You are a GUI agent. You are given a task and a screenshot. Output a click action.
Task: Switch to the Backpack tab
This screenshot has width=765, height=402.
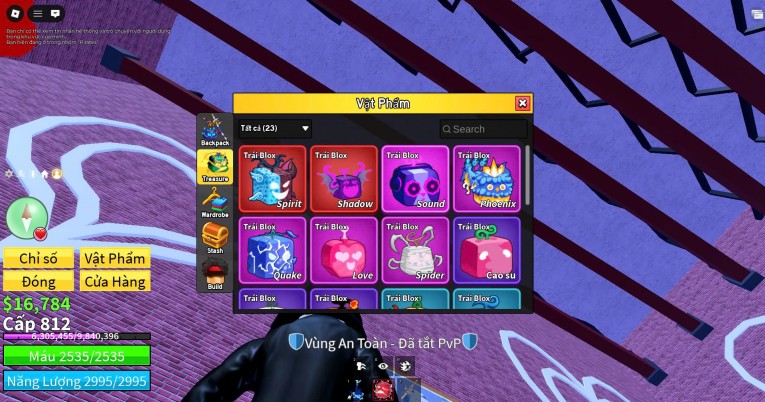click(x=214, y=131)
